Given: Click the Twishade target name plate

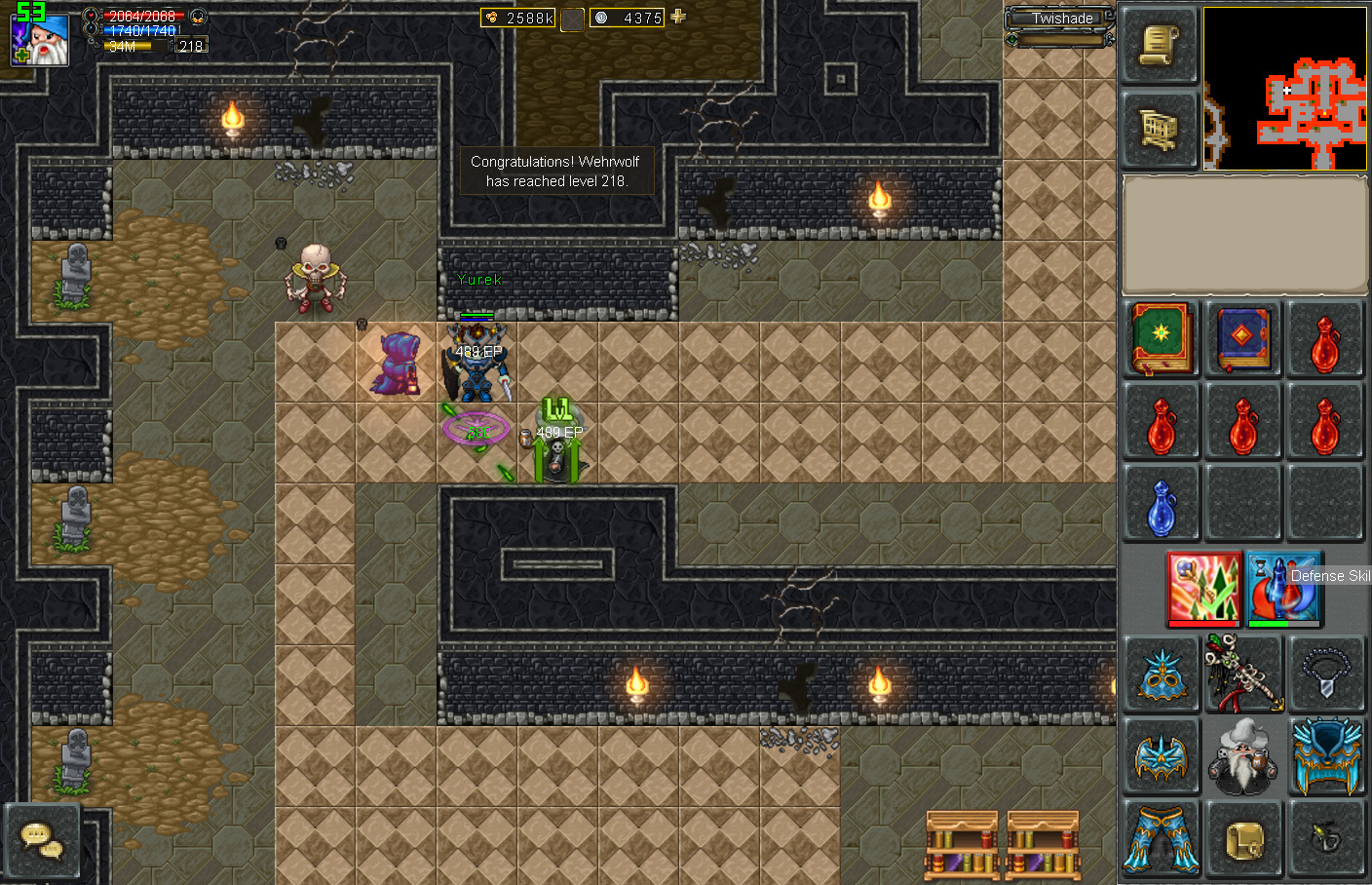Looking at the screenshot, I should pos(1061,19).
